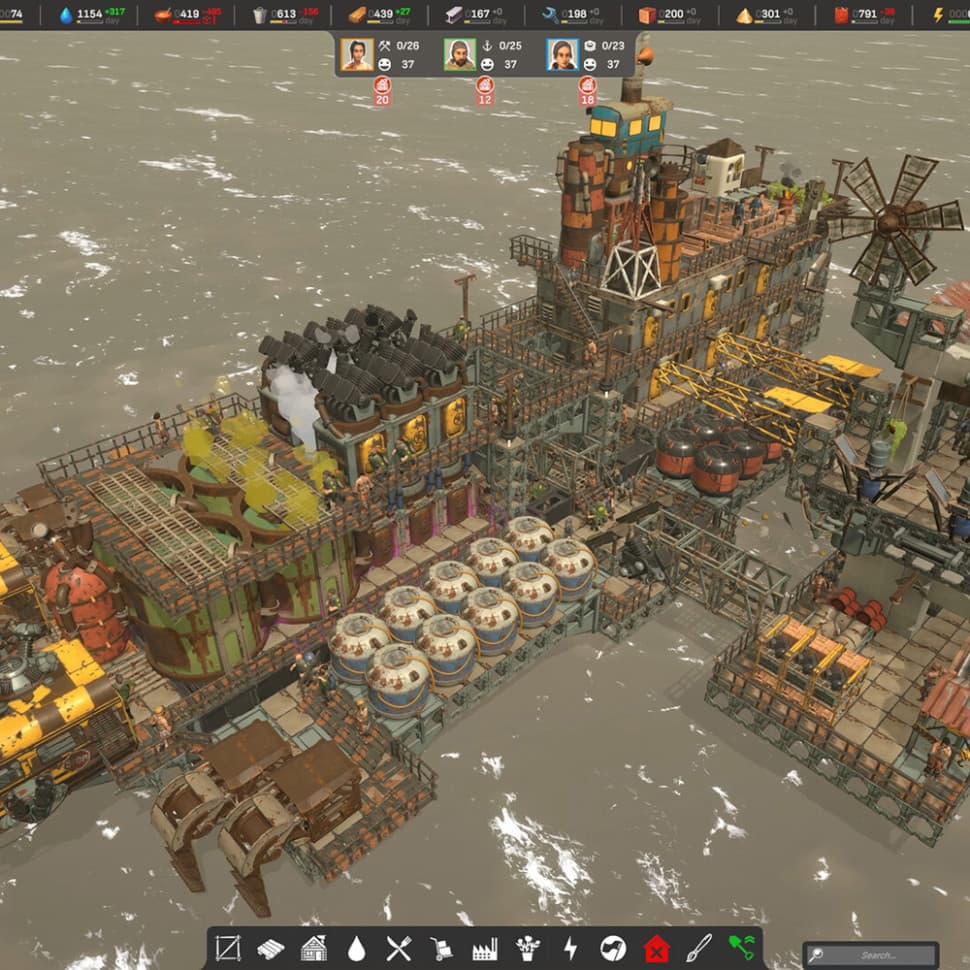Open the factory industry category
Viewport: 970px width, 970px height.
click(x=485, y=948)
